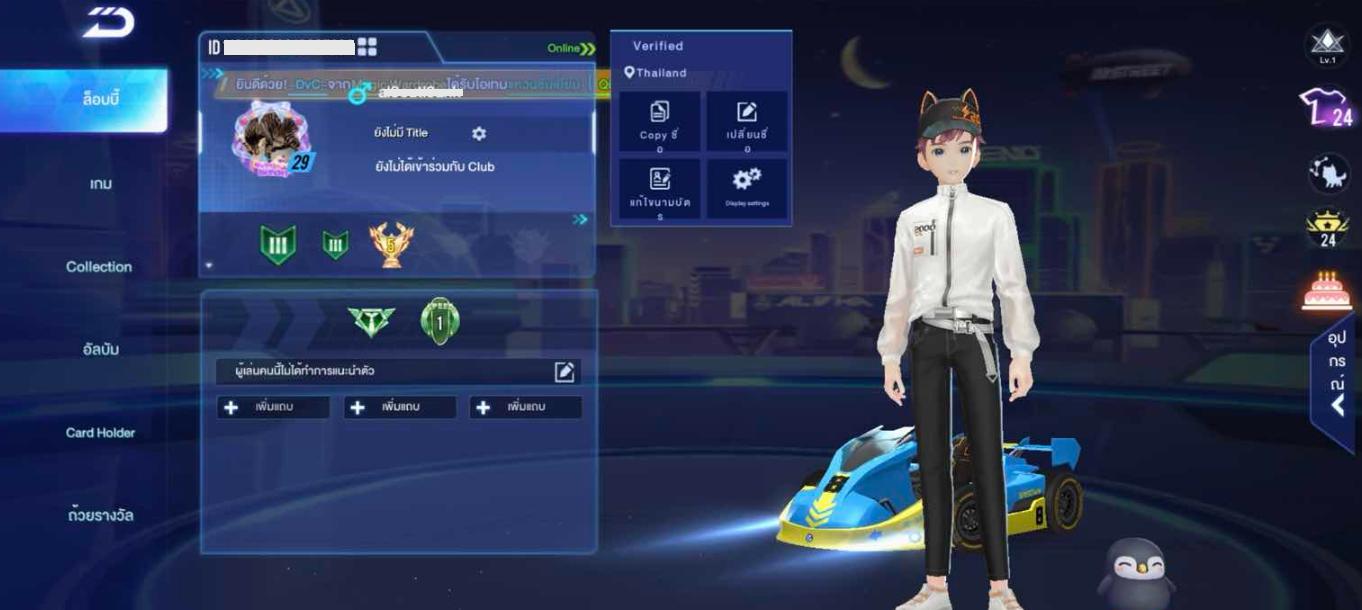The height and width of the screenshot is (610, 1362).
Task: Click the Lv.1 emblem icon
Action: (x=1327, y=45)
